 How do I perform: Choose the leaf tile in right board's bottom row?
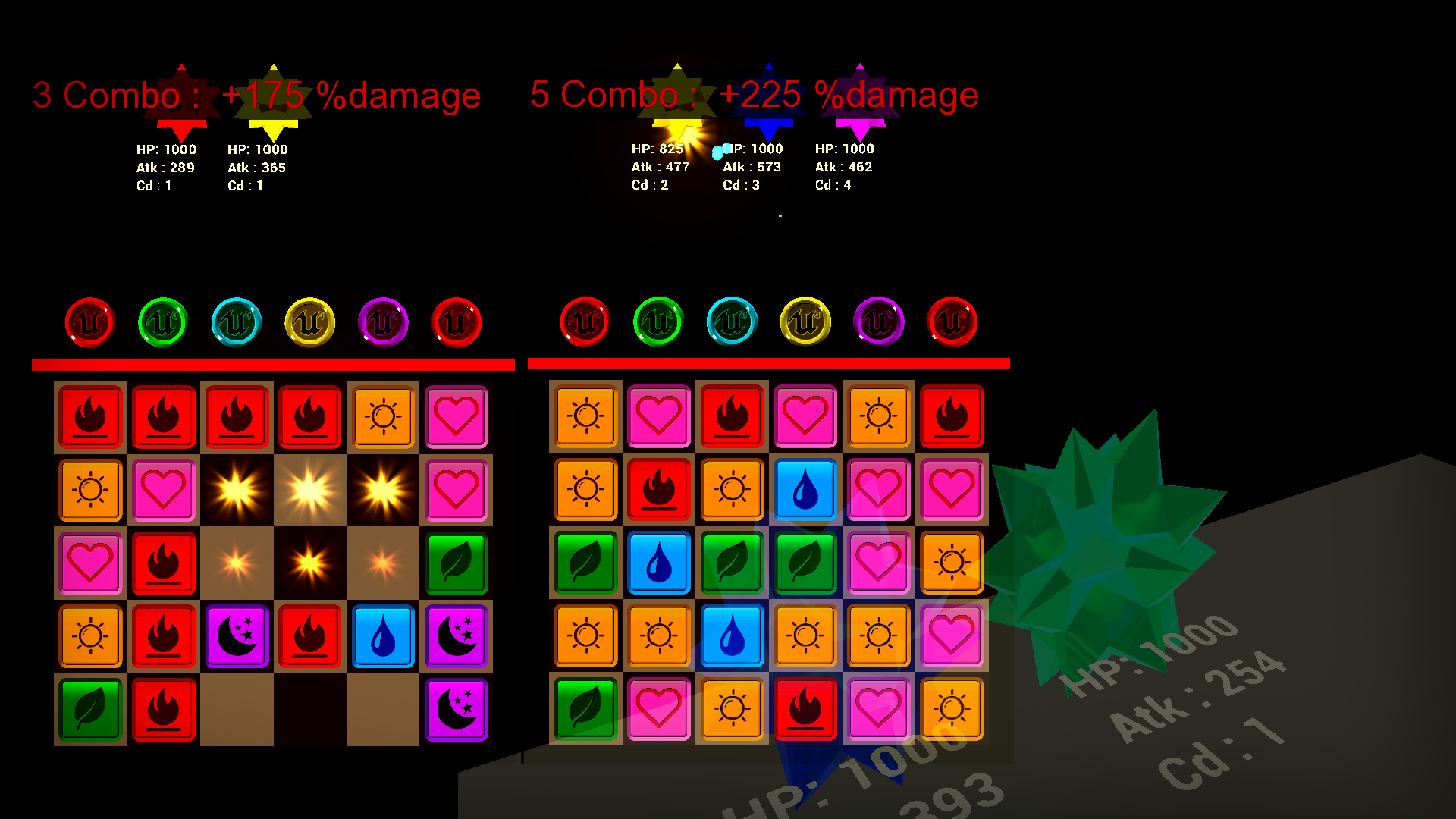tap(585, 708)
